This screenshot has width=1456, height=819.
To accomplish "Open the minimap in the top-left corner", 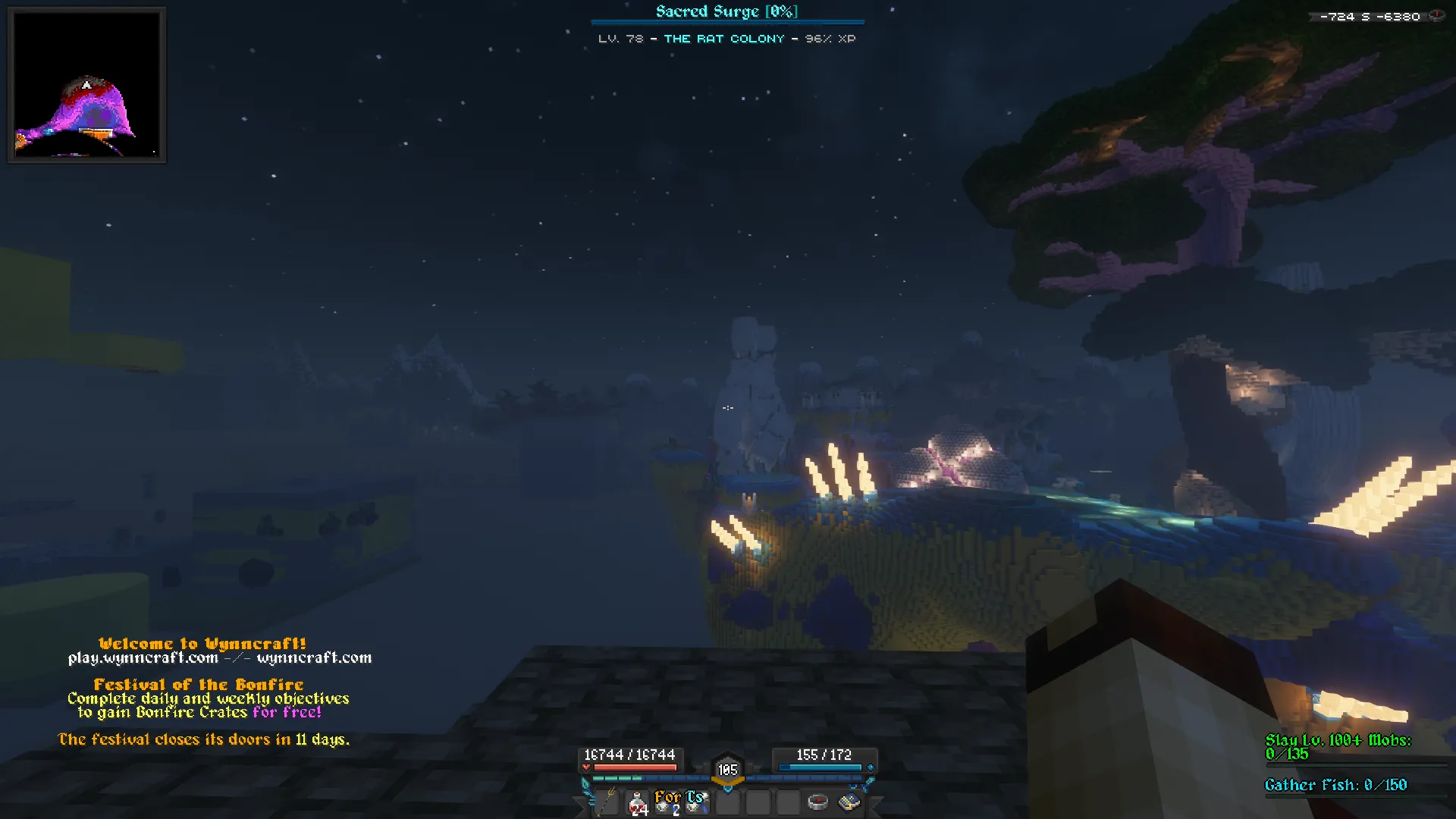I will click(86, 84).
